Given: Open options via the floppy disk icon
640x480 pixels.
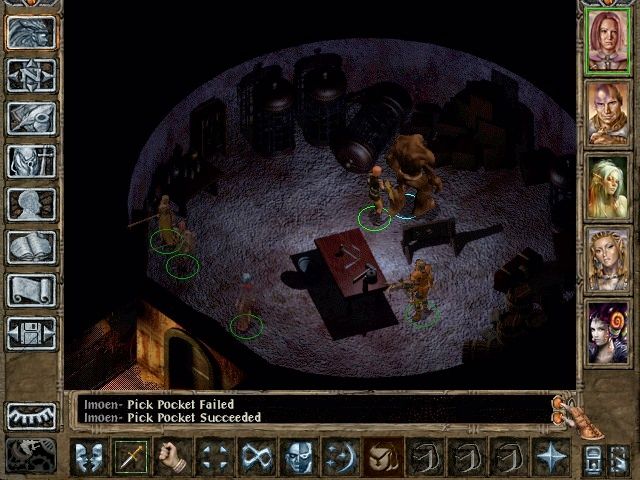Looking at the screenshot, I should point(31,333).
